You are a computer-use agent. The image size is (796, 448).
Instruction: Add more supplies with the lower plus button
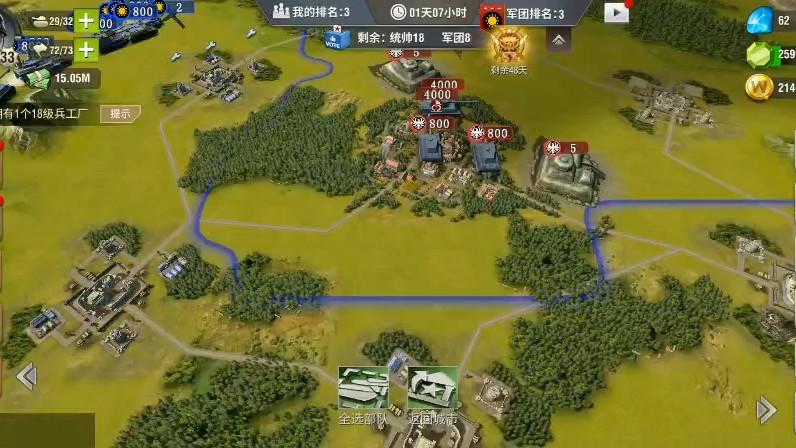tap(87, 49)
